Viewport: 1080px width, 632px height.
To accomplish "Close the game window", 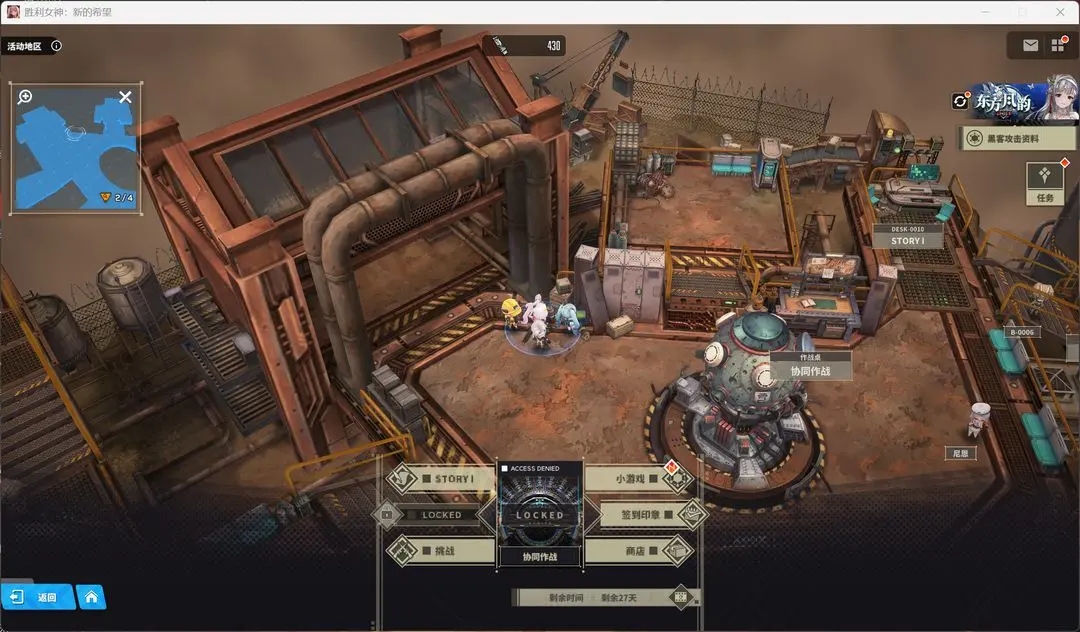I will coord(1058,11).
